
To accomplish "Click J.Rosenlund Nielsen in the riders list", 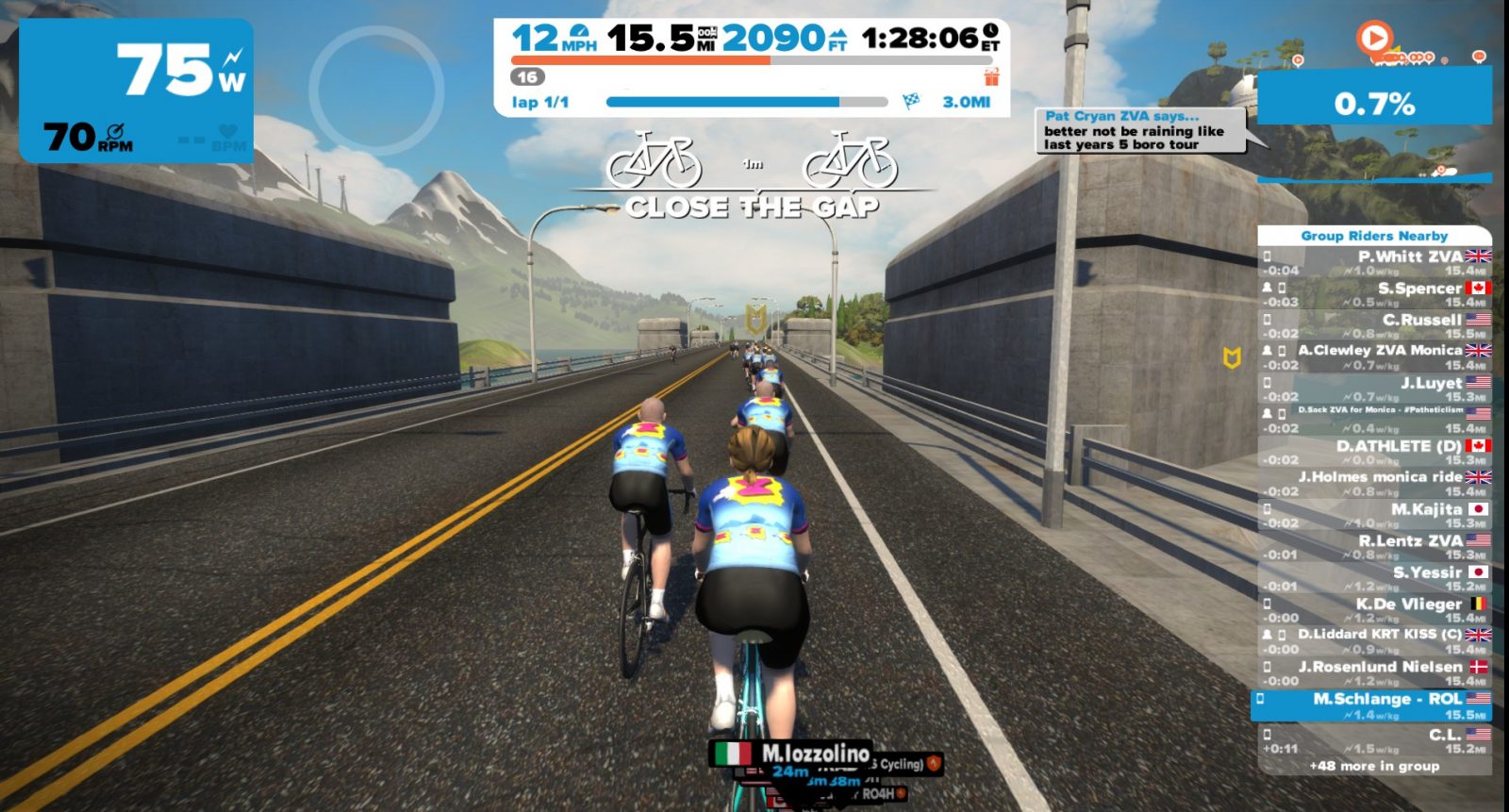I will [1375, 672].
